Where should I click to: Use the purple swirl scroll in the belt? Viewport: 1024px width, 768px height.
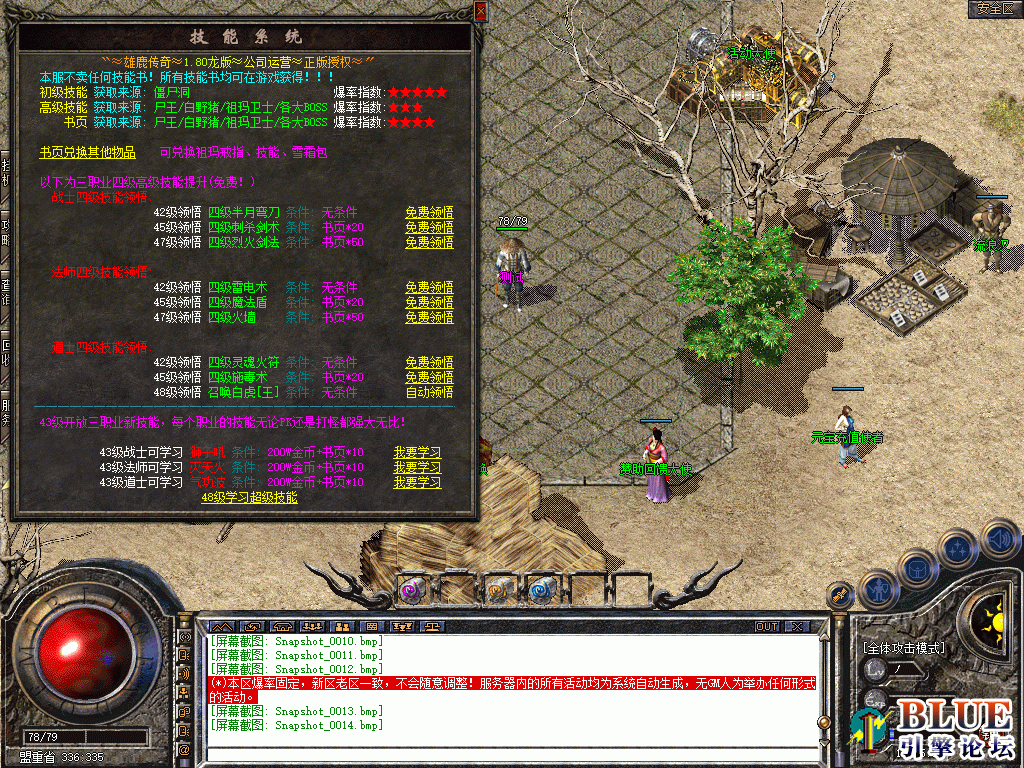(411, 591)
